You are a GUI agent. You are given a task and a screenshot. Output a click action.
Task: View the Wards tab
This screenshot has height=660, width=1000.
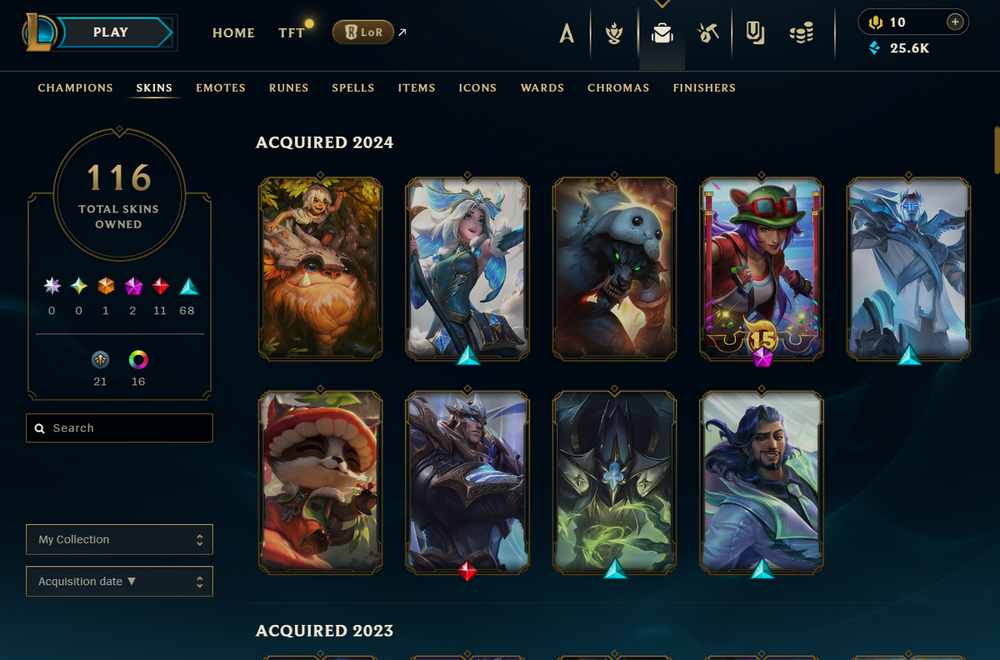pos(542,88)
